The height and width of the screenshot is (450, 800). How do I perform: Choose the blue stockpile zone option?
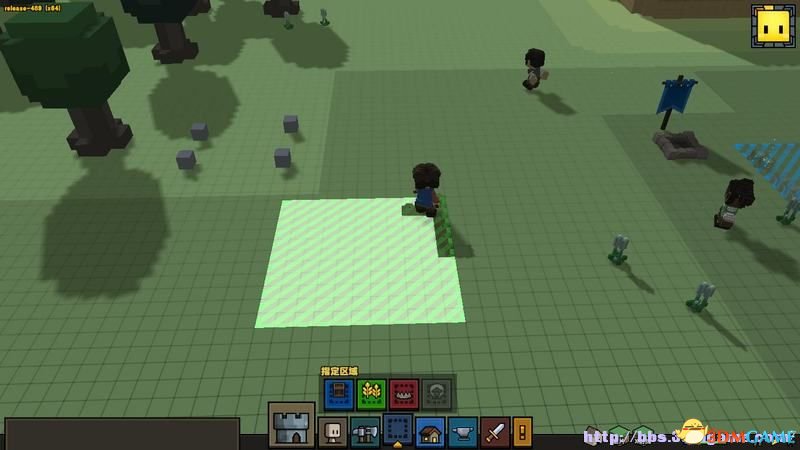(x=339, y=391)
